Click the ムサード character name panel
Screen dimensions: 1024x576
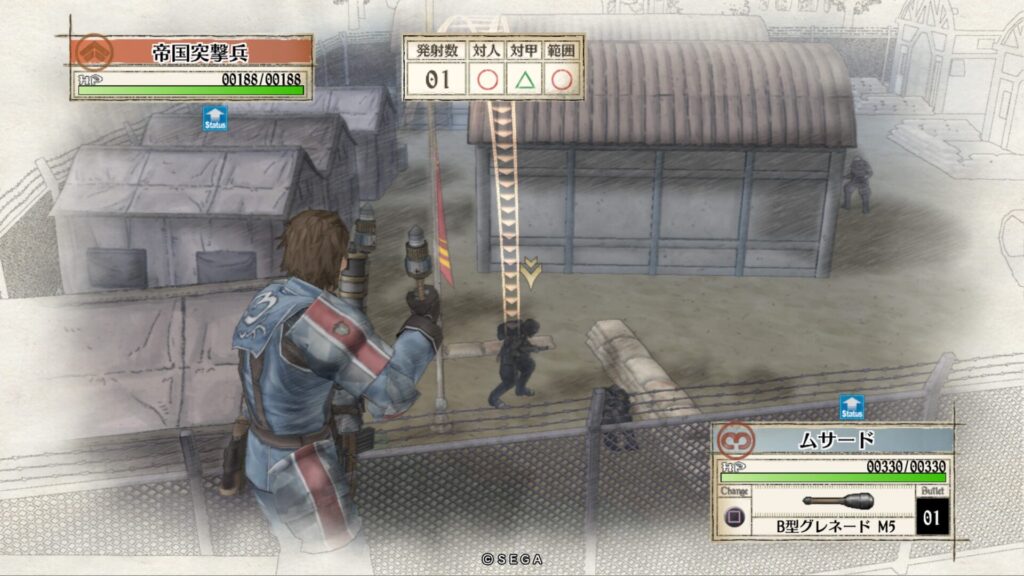(830, 440)
